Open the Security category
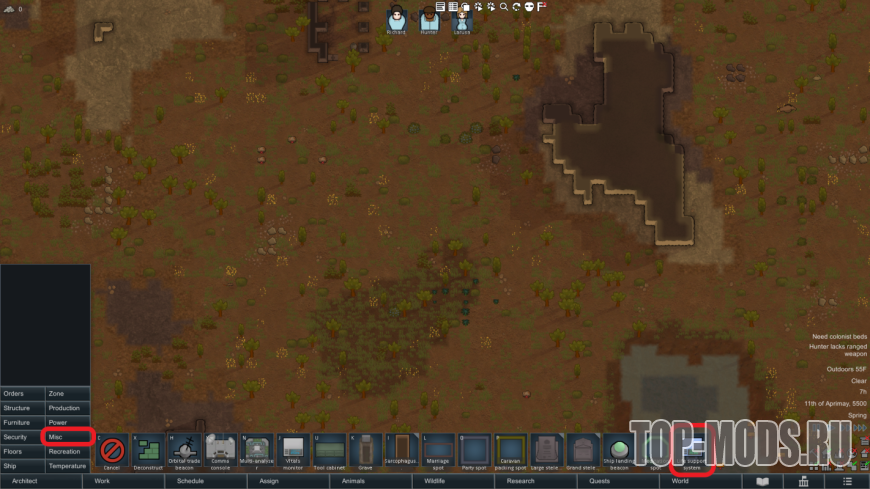Screen dimensions: 870x489 pyautogui.click(x=22, y=437)
